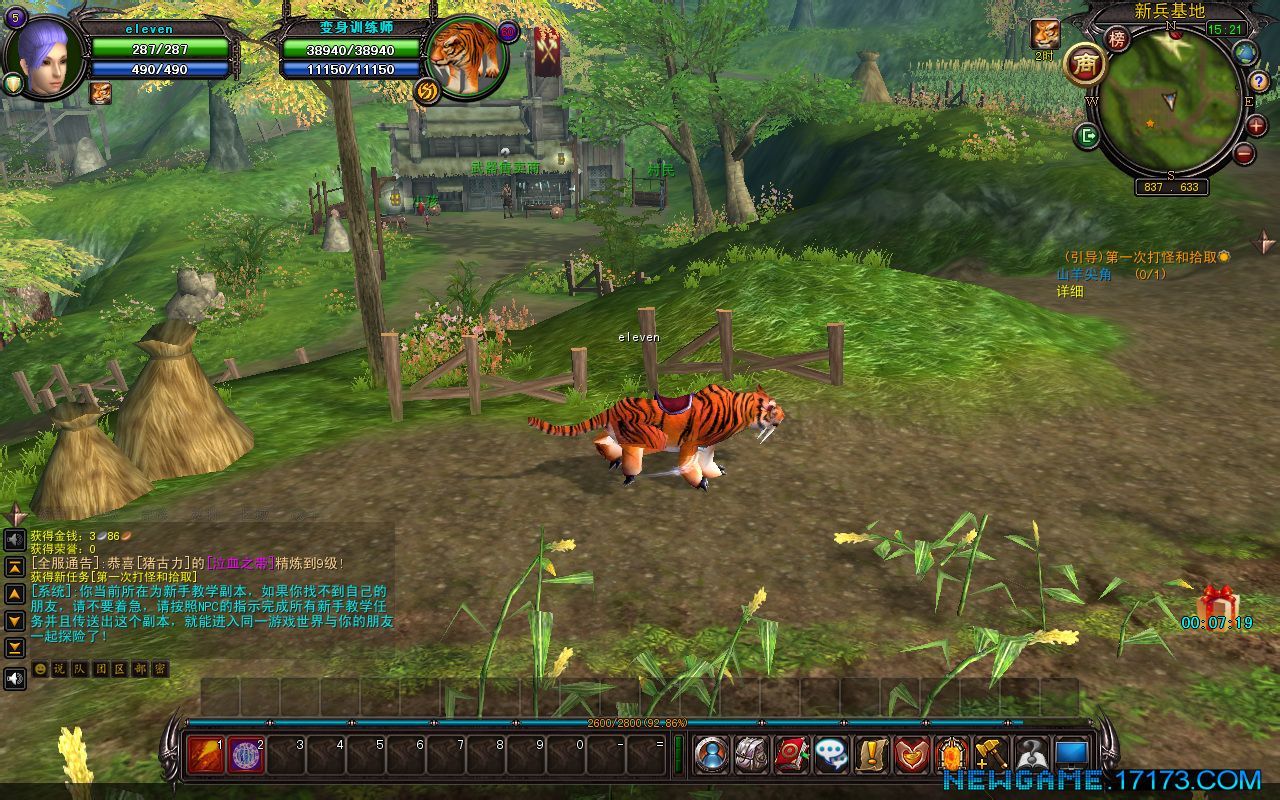This screenshot has height=800, width=1280.
Task: Open quest details via the 详细 link
Action: click(x=1070, y=291)
